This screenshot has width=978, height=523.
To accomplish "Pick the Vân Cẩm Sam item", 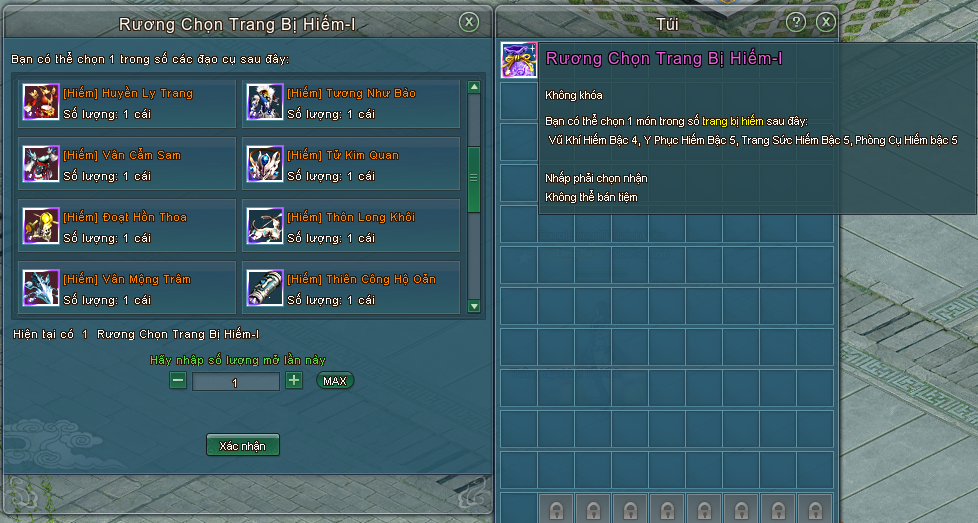I will [127, 165].
